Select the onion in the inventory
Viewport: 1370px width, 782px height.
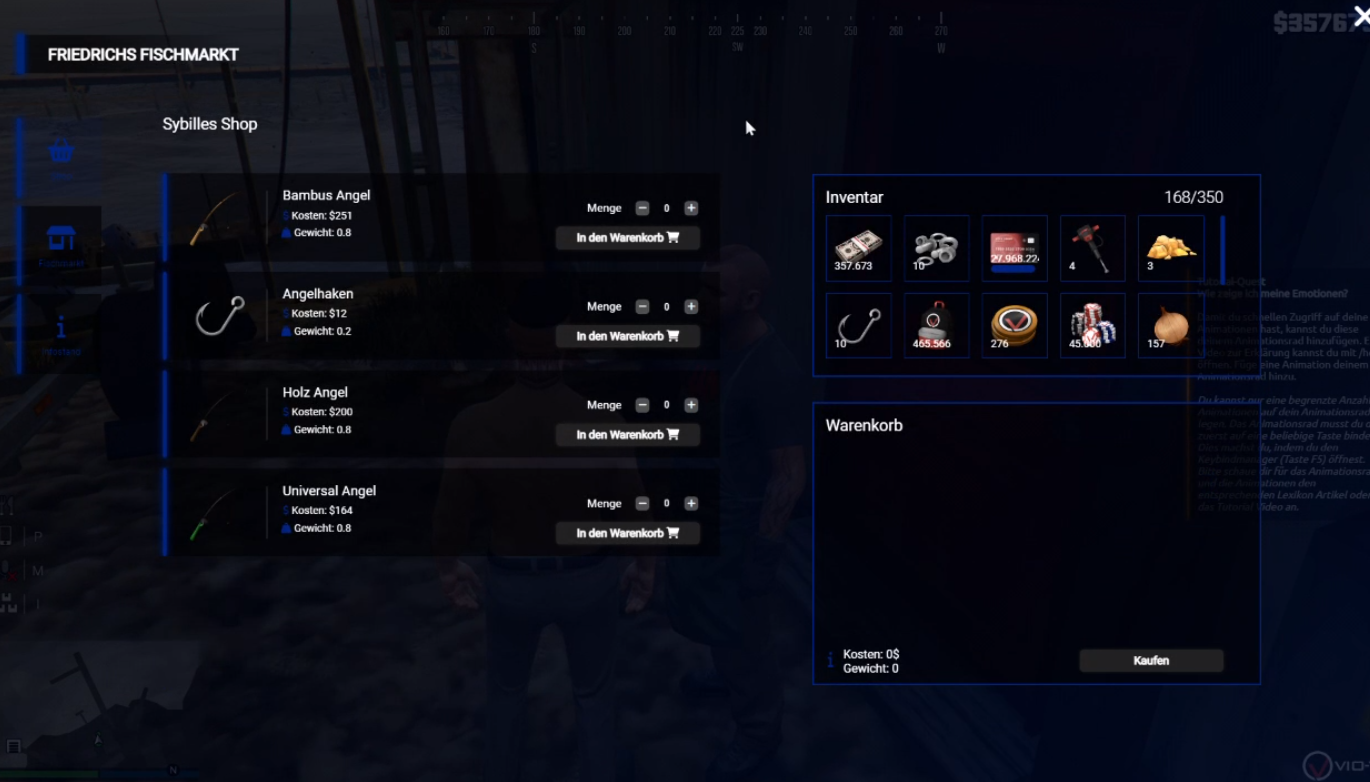coord(1170,325)
